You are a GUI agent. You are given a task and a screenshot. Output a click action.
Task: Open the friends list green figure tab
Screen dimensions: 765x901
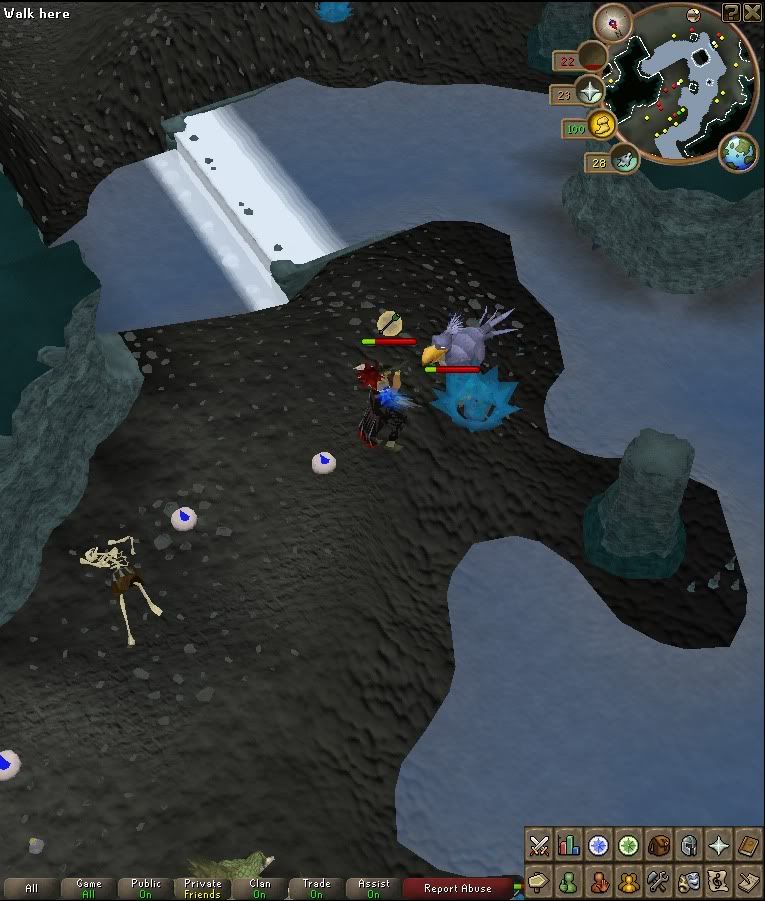568,882
